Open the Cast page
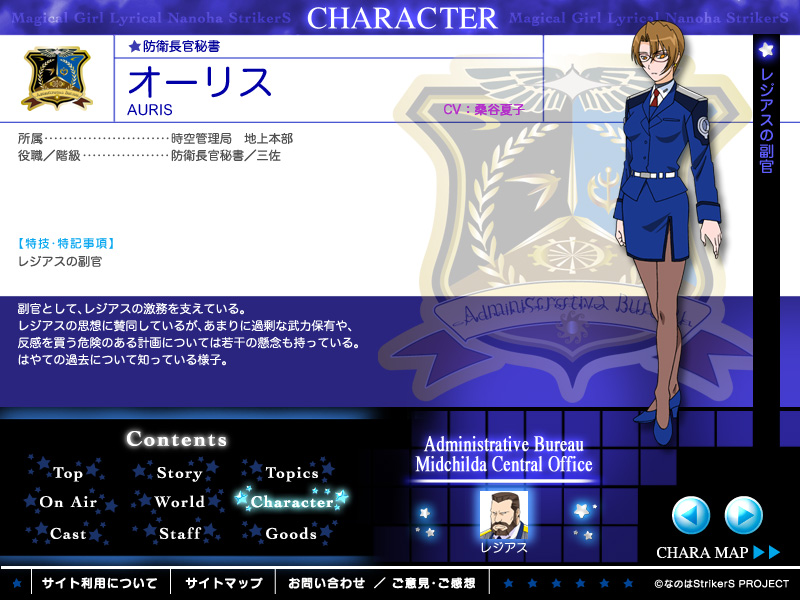 68,533
